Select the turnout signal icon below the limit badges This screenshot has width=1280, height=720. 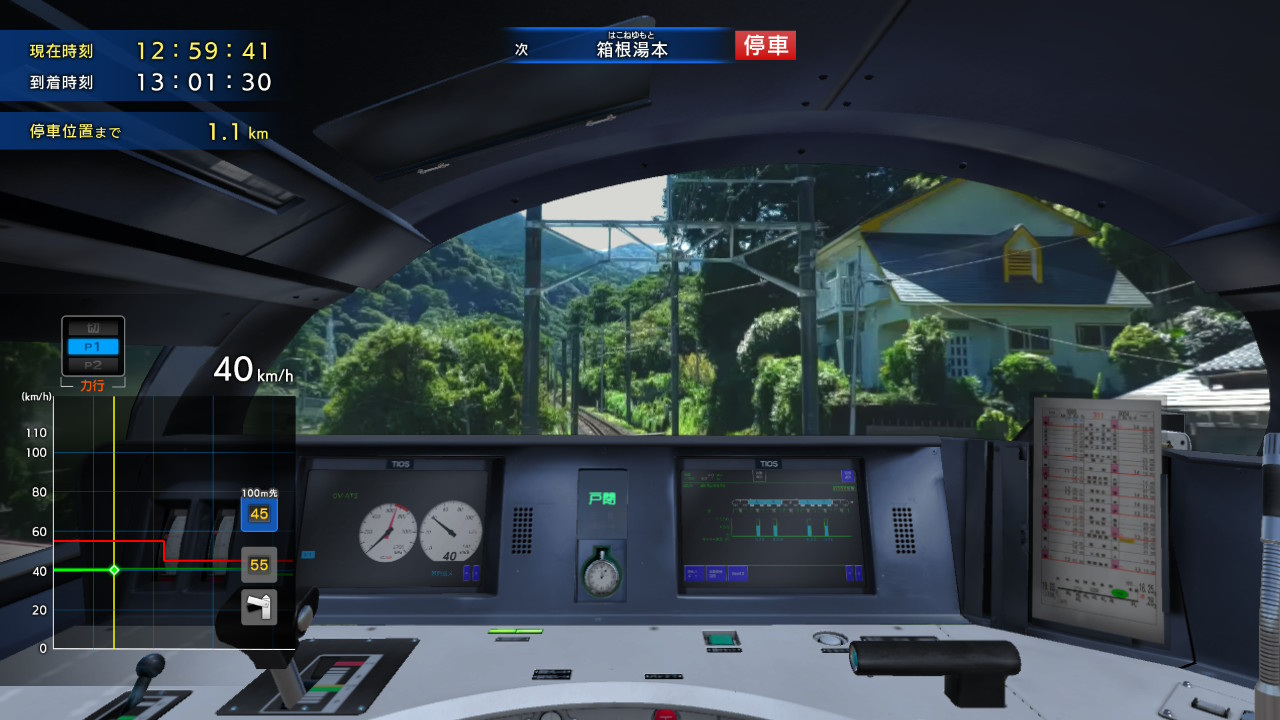coord(258,606)
